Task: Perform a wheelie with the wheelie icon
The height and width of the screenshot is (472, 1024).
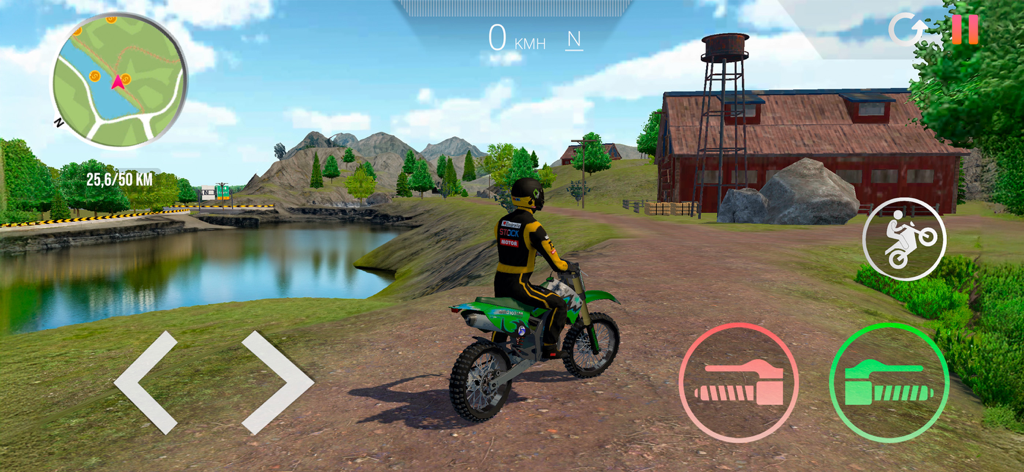Action: [903, 239]
